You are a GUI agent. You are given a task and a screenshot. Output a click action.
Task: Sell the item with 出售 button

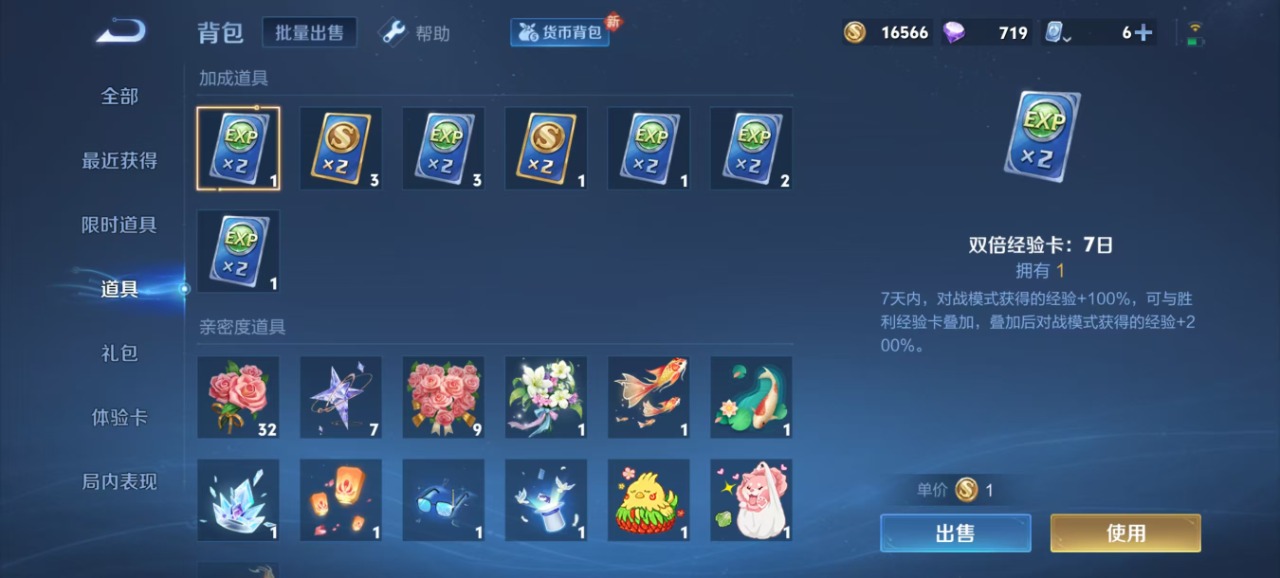[x=955, y=533]
